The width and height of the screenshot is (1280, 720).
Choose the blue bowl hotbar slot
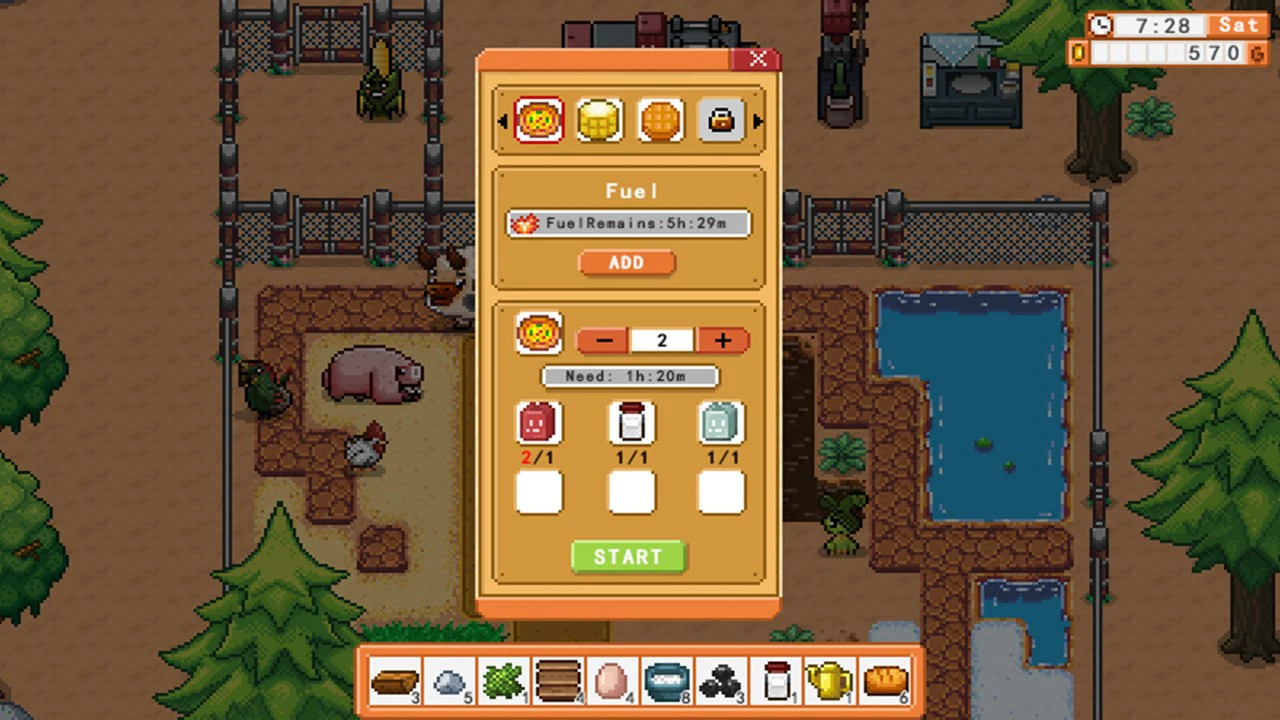[666, 682]
